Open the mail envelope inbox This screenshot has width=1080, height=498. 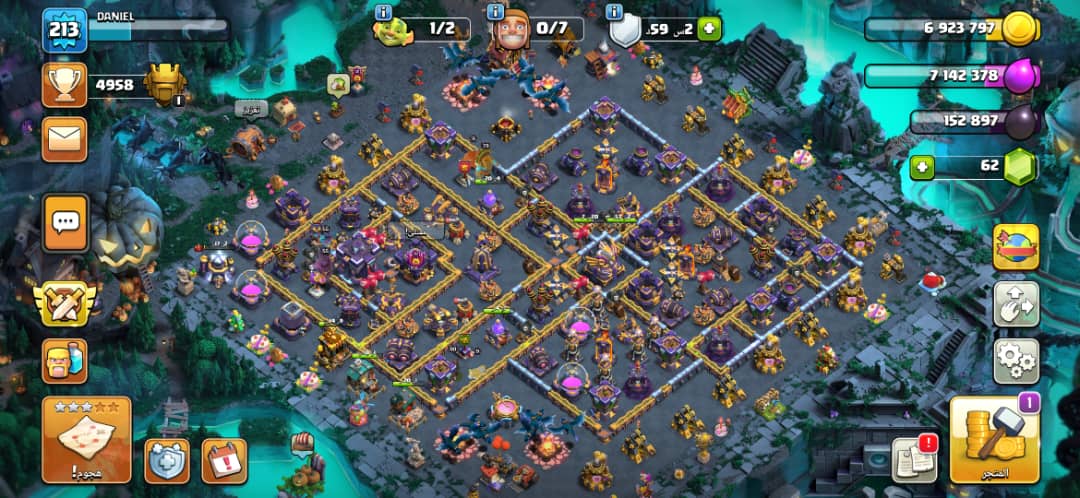64,139
